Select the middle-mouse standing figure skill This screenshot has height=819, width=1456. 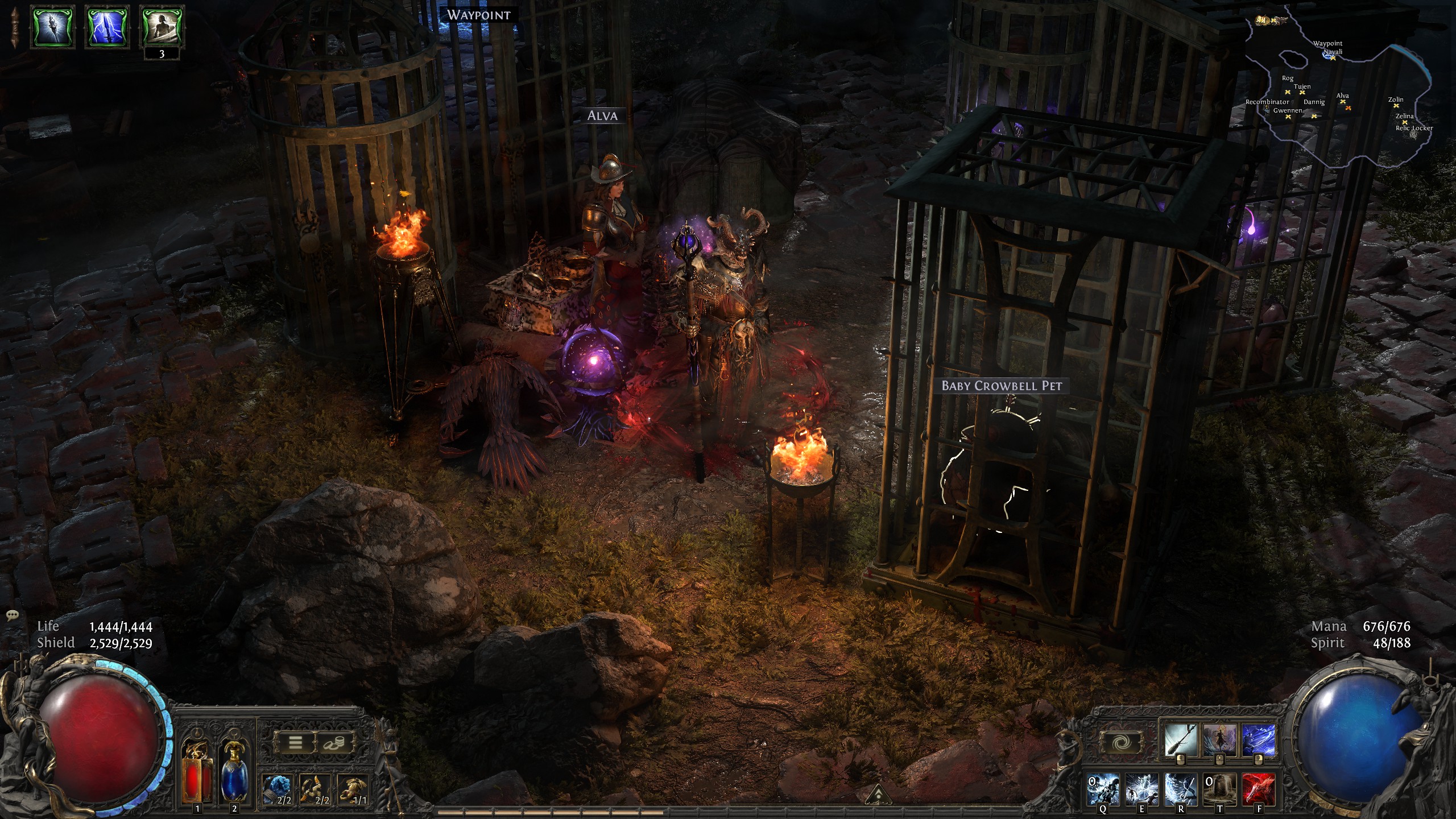(1219, 739)
